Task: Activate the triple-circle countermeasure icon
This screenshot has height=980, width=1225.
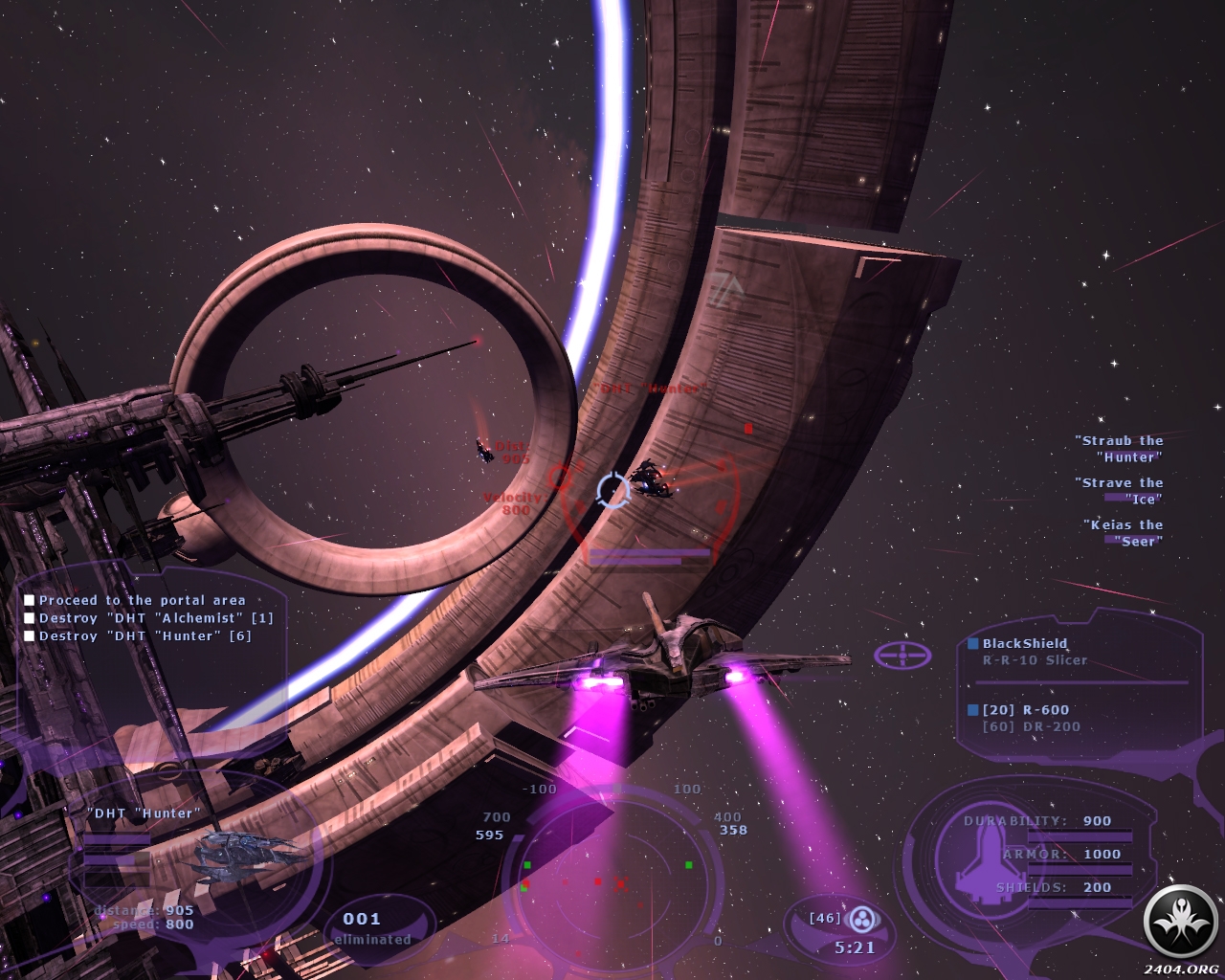Action: coord(864,919)
